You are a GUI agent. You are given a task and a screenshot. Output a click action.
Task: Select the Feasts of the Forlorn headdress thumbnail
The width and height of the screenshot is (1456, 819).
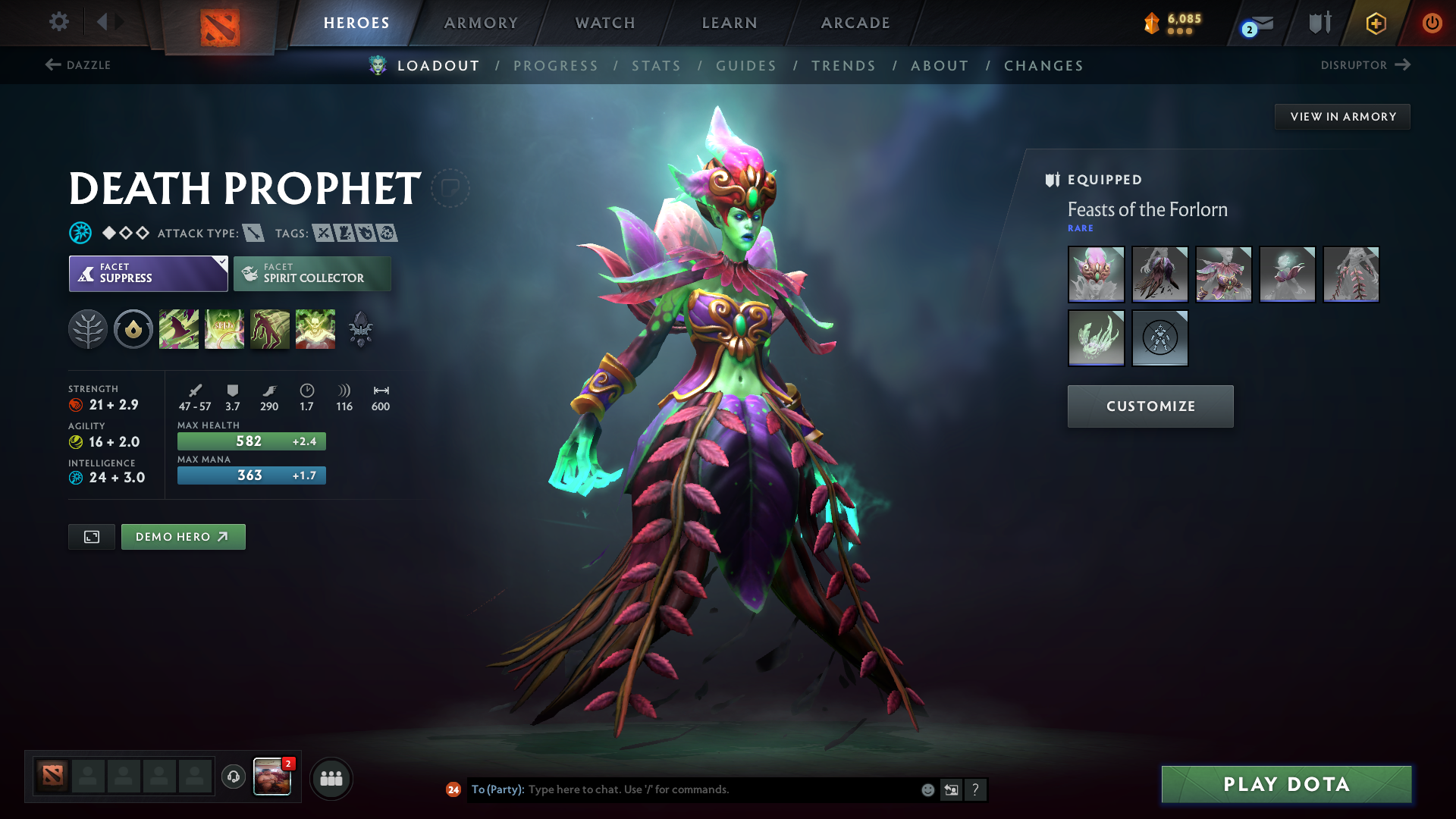(1096, 275)
